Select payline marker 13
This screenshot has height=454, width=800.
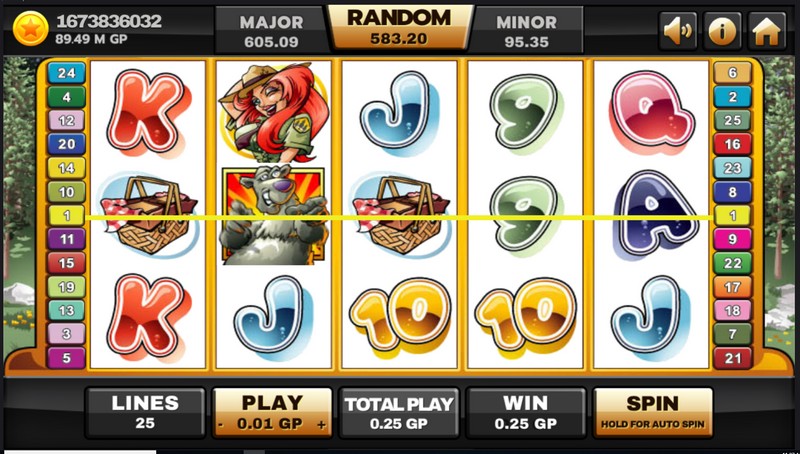click(67, 310)
